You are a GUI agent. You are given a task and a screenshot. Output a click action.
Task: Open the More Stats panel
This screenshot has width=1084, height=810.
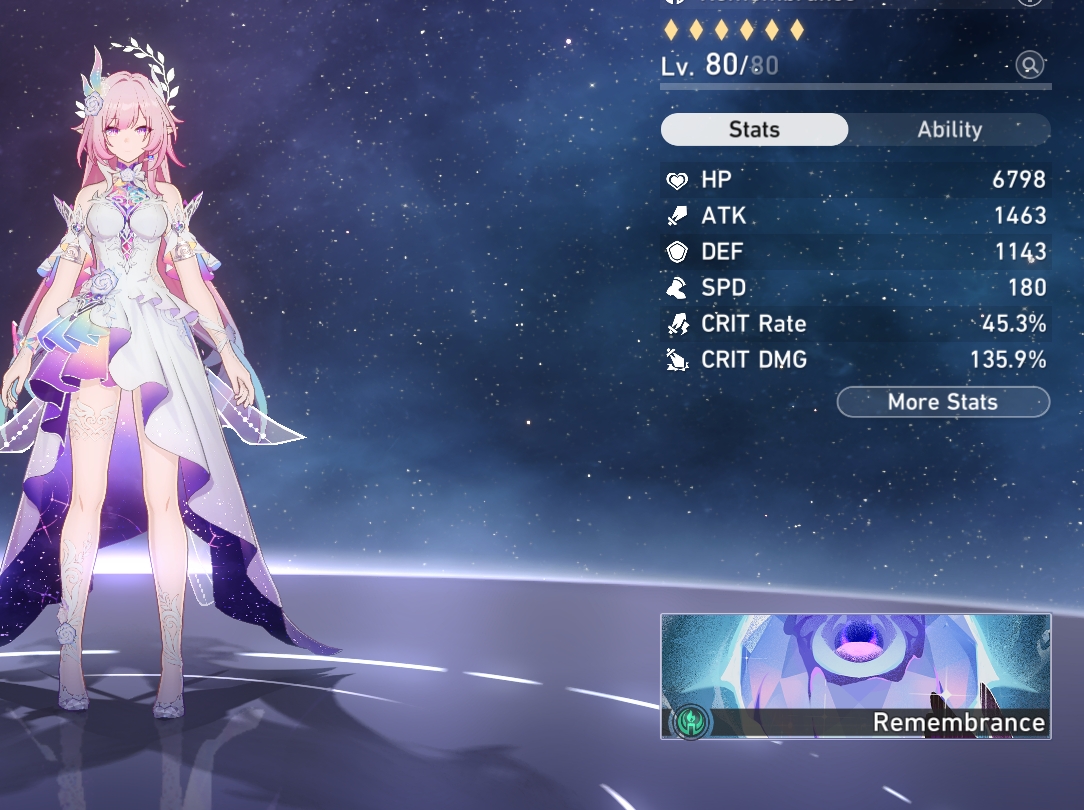pos(943,402)
